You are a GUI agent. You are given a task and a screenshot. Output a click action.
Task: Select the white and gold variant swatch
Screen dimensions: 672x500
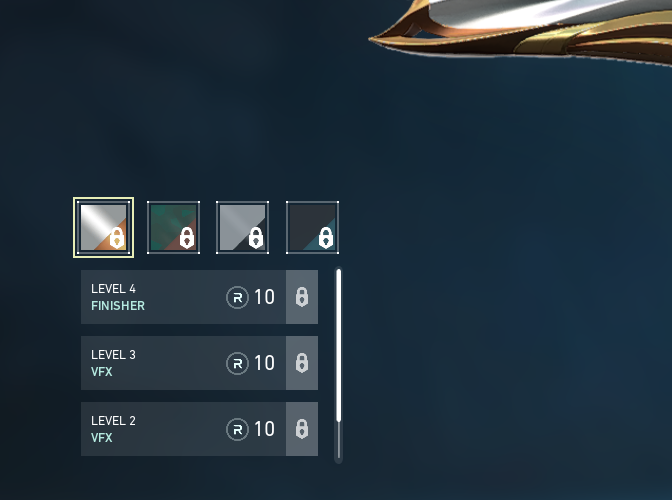(103, 227)
